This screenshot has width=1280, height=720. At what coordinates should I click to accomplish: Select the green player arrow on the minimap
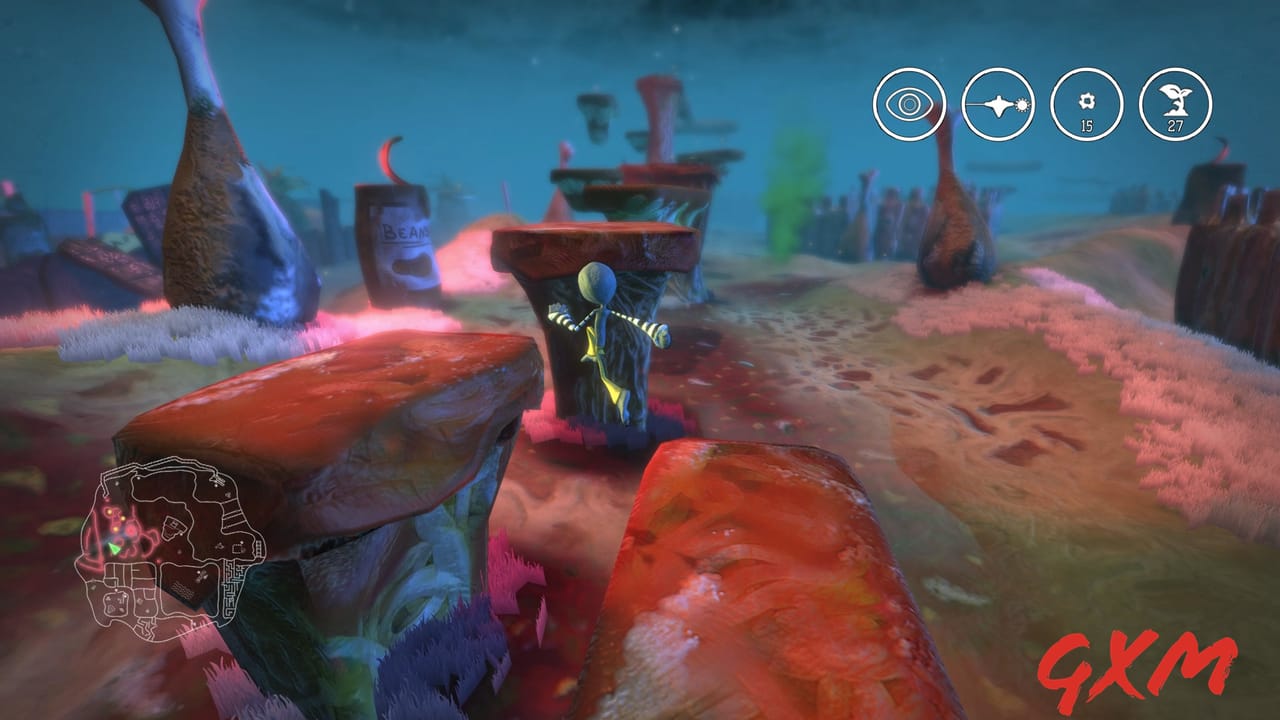click(114, 548)
